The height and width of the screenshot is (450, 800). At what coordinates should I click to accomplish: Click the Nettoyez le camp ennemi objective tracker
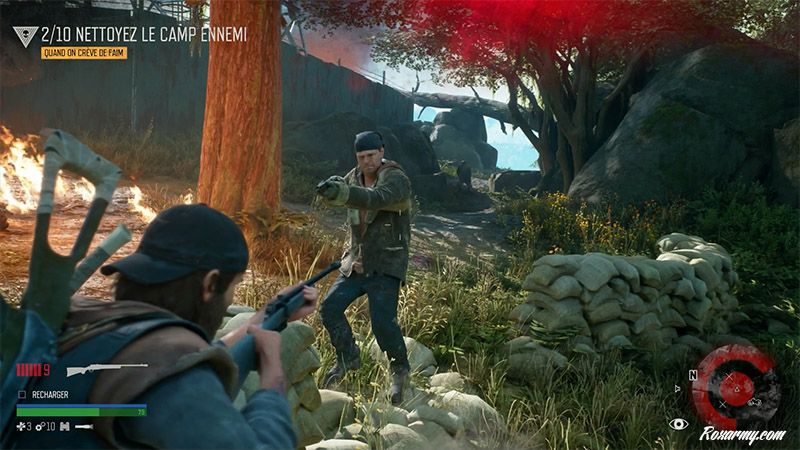click(x=144, y=34)
